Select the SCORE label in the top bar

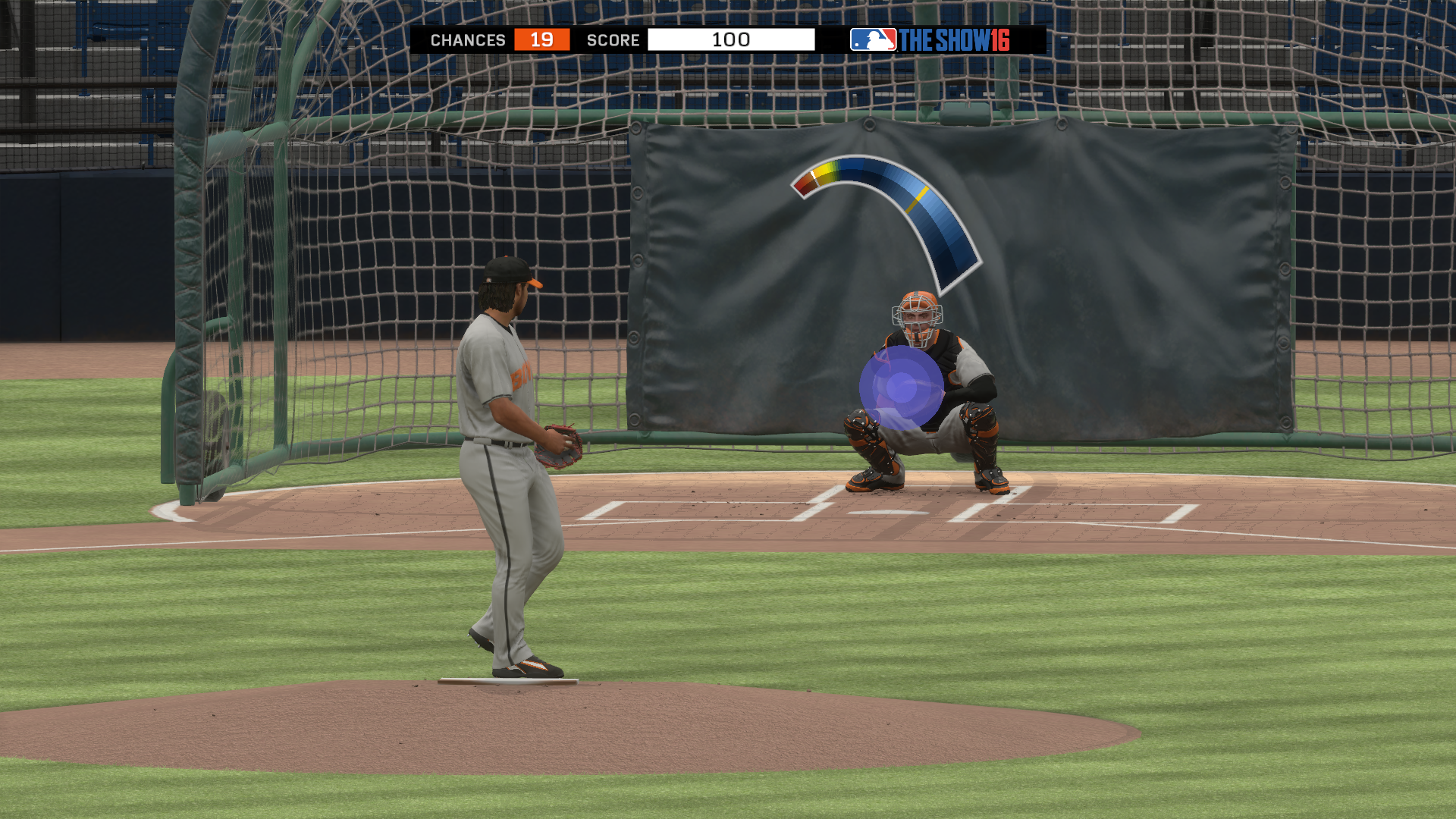(x=613, y=40)
